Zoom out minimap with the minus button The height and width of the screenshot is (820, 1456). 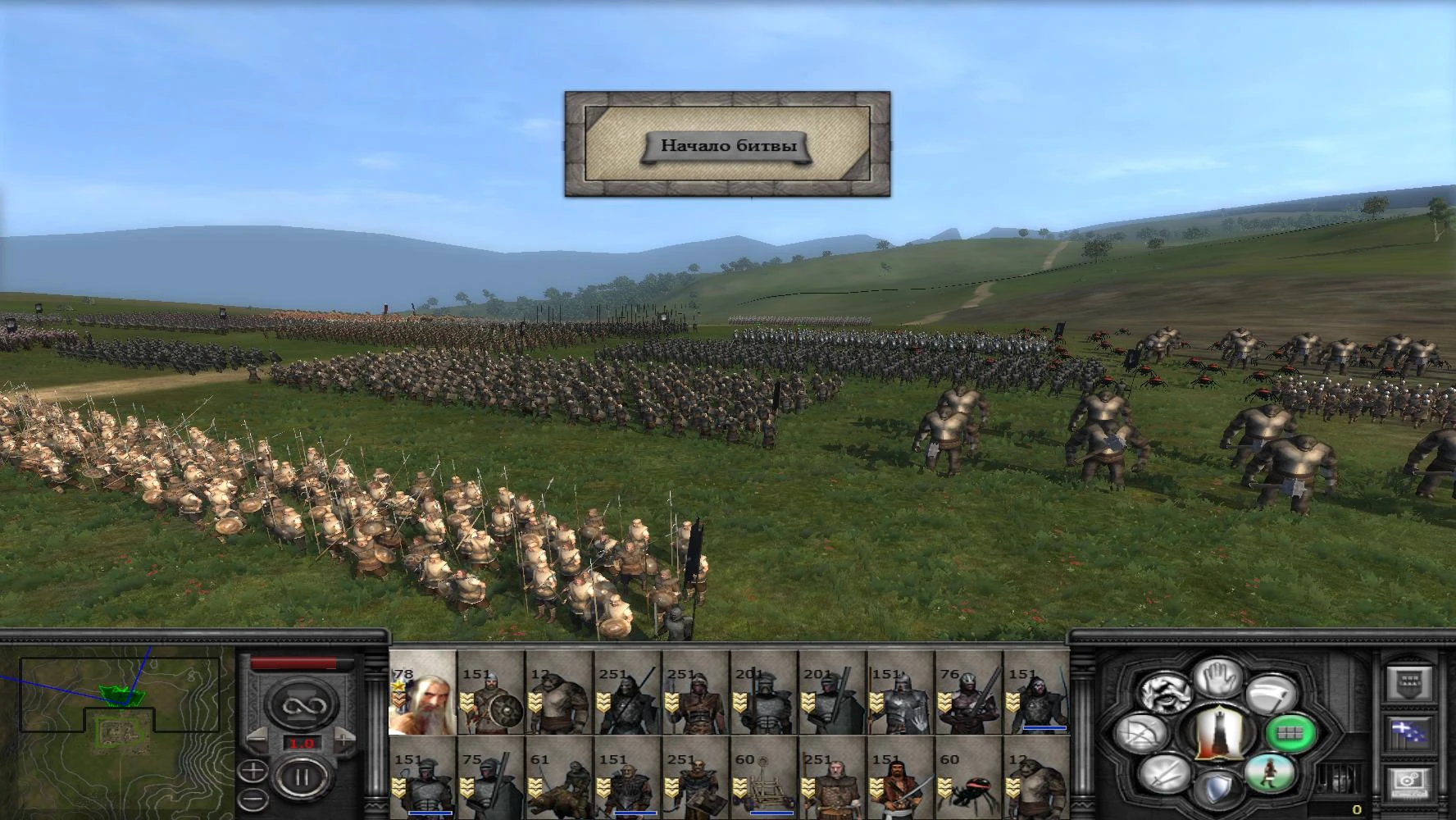(x=253, y=799)
